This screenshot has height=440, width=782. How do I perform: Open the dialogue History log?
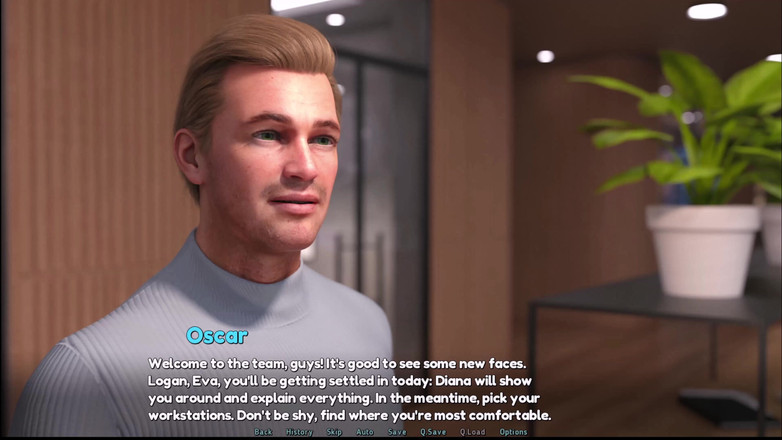coord(299,432)
